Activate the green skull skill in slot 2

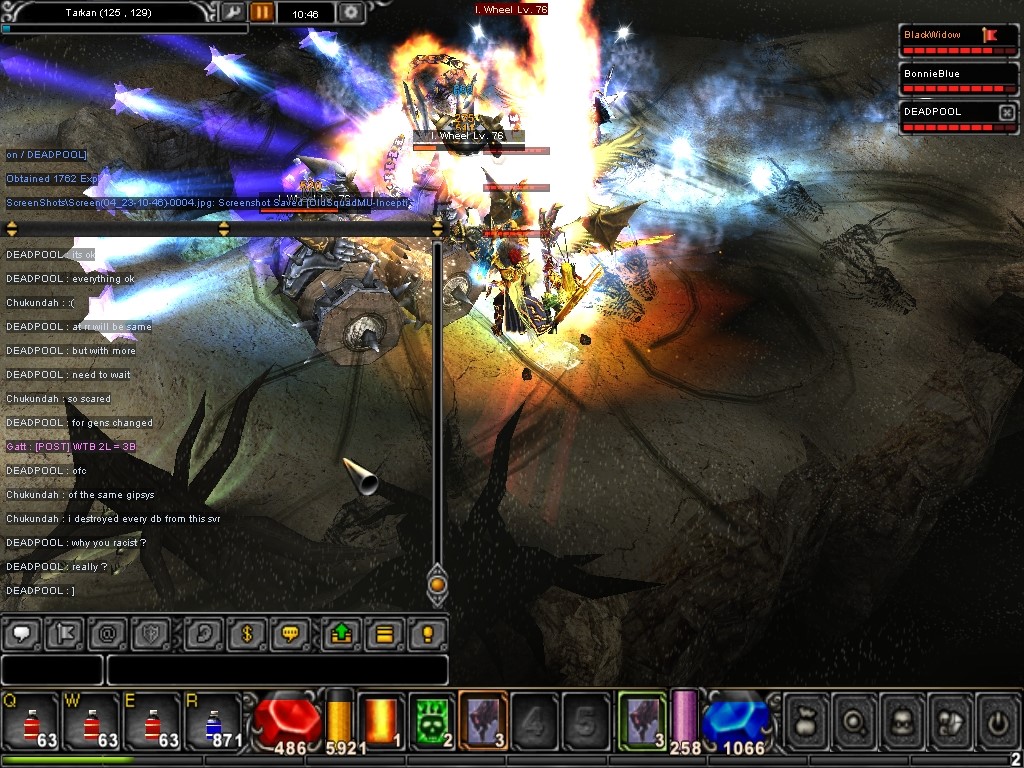point(432,720)
